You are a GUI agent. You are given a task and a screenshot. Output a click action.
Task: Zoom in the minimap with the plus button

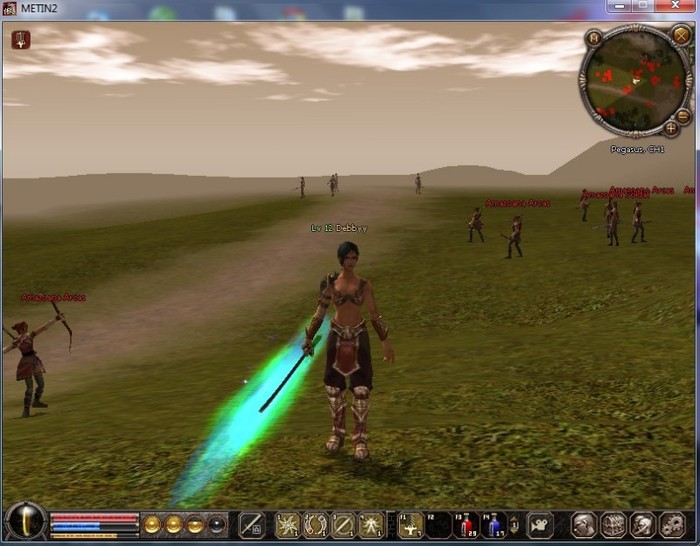coord(672,128)
